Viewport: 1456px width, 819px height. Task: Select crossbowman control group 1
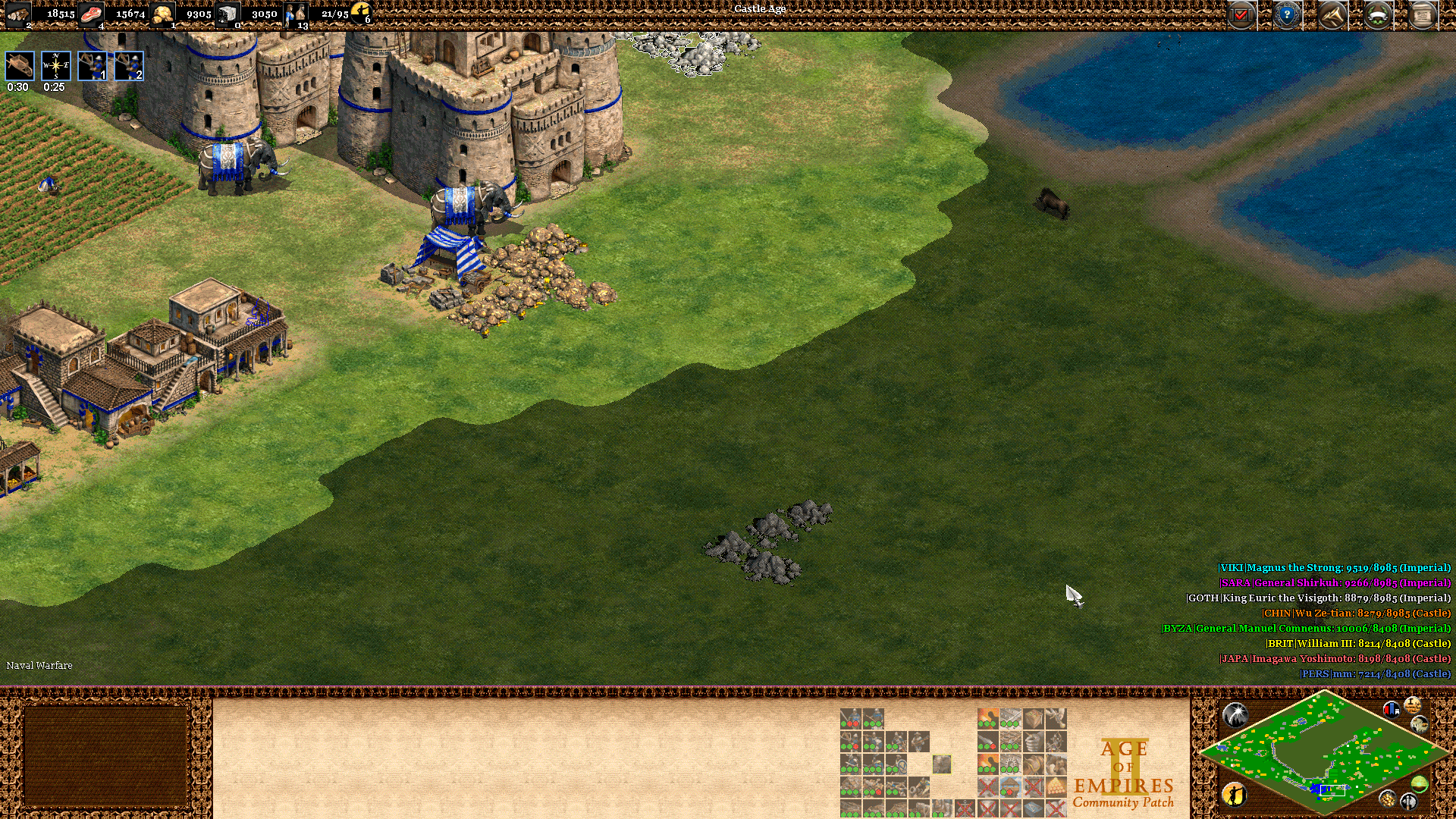pyautogui.click(x=93, y=67)
